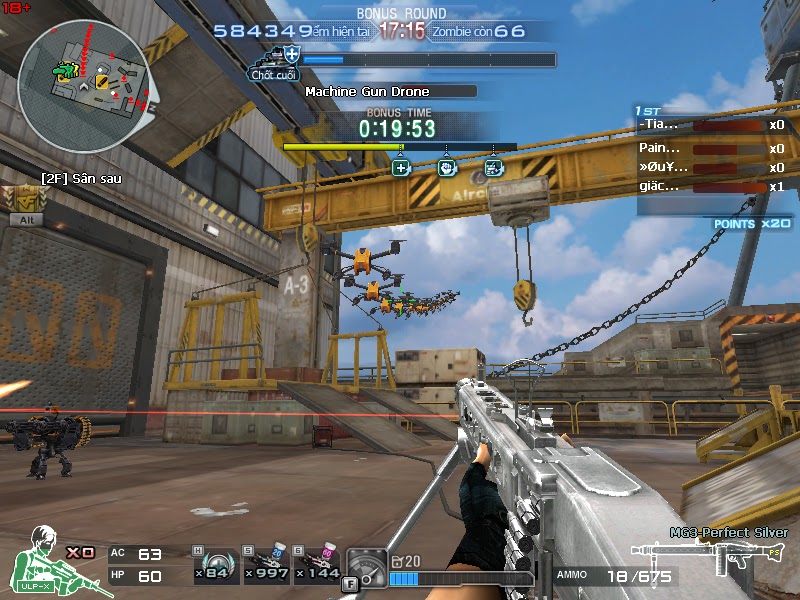Screen dimensions: 800x600
Task: Click the fist bonus reward icon
Action: [x=447, y=167]
